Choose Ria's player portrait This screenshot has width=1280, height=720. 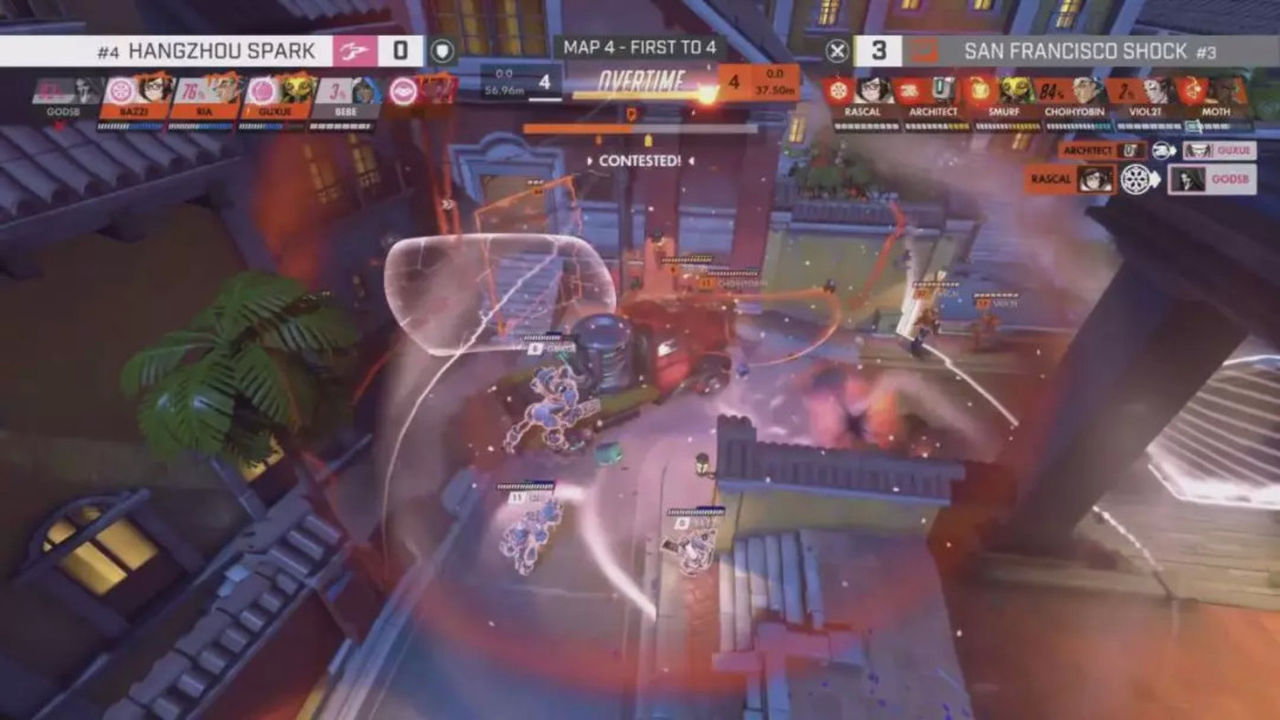coord(205,93)
